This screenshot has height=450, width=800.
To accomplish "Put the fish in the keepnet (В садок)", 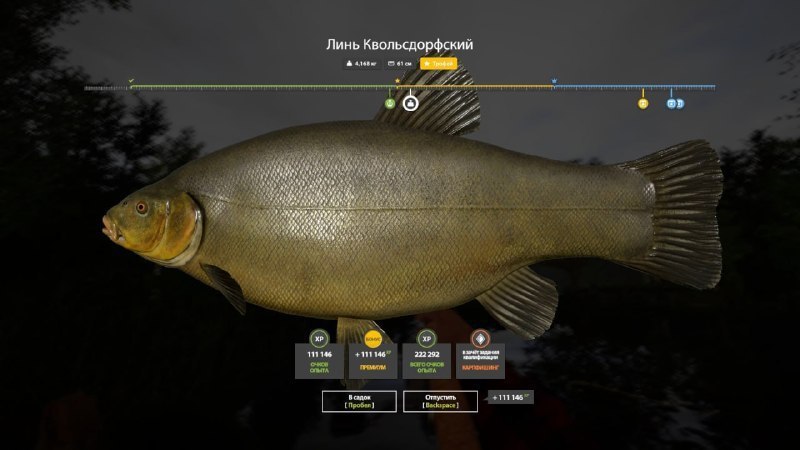I will pyautogui.click(x=359, y=401).
